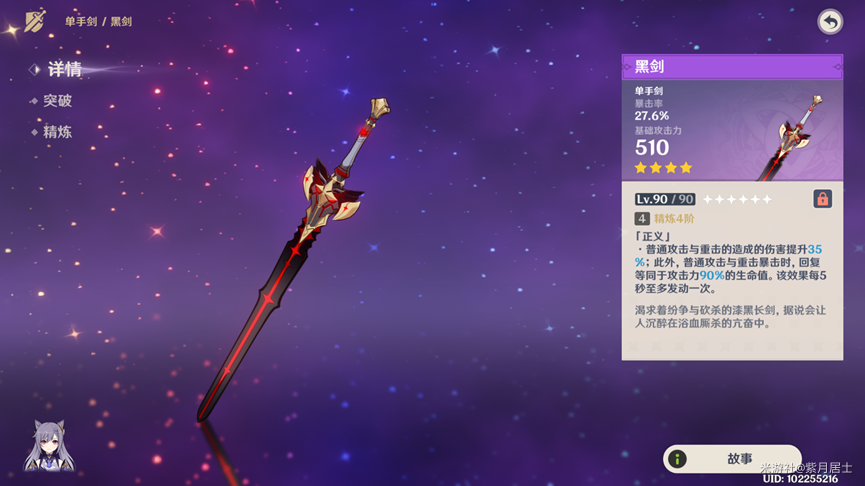
Task: Toggle the weapon lock icon
Action: coord(822,199)
